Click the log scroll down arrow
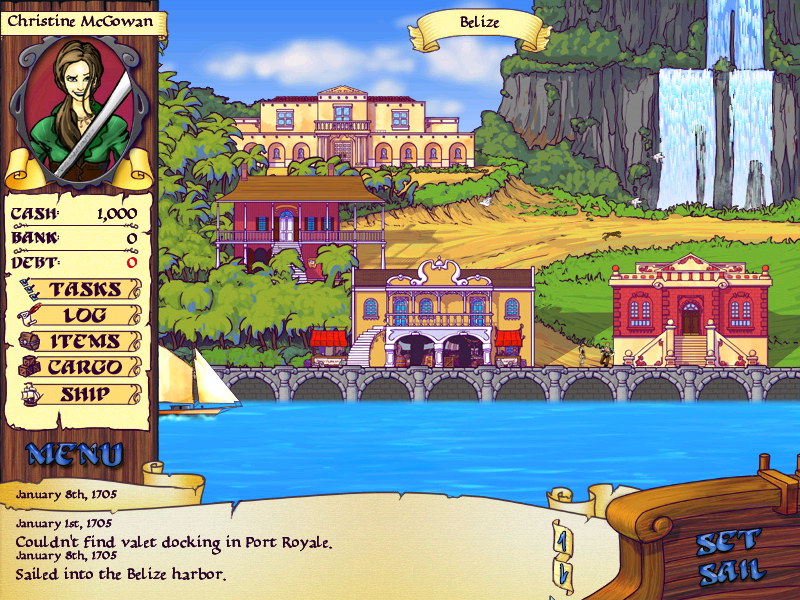Screen dimensions: 800x600 coord(563,575)
